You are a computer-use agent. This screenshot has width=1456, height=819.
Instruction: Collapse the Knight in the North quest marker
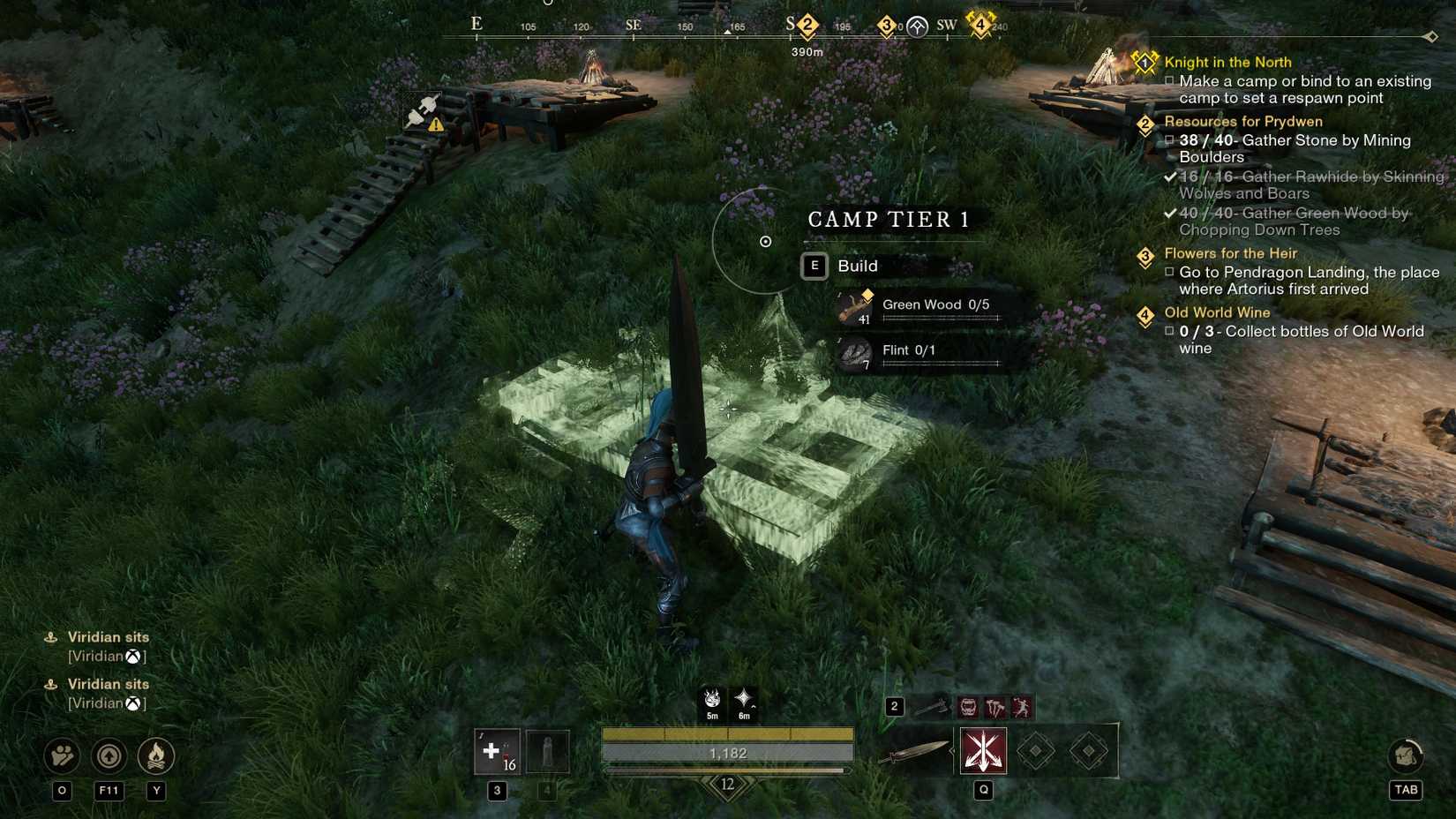click(1145, 62)
